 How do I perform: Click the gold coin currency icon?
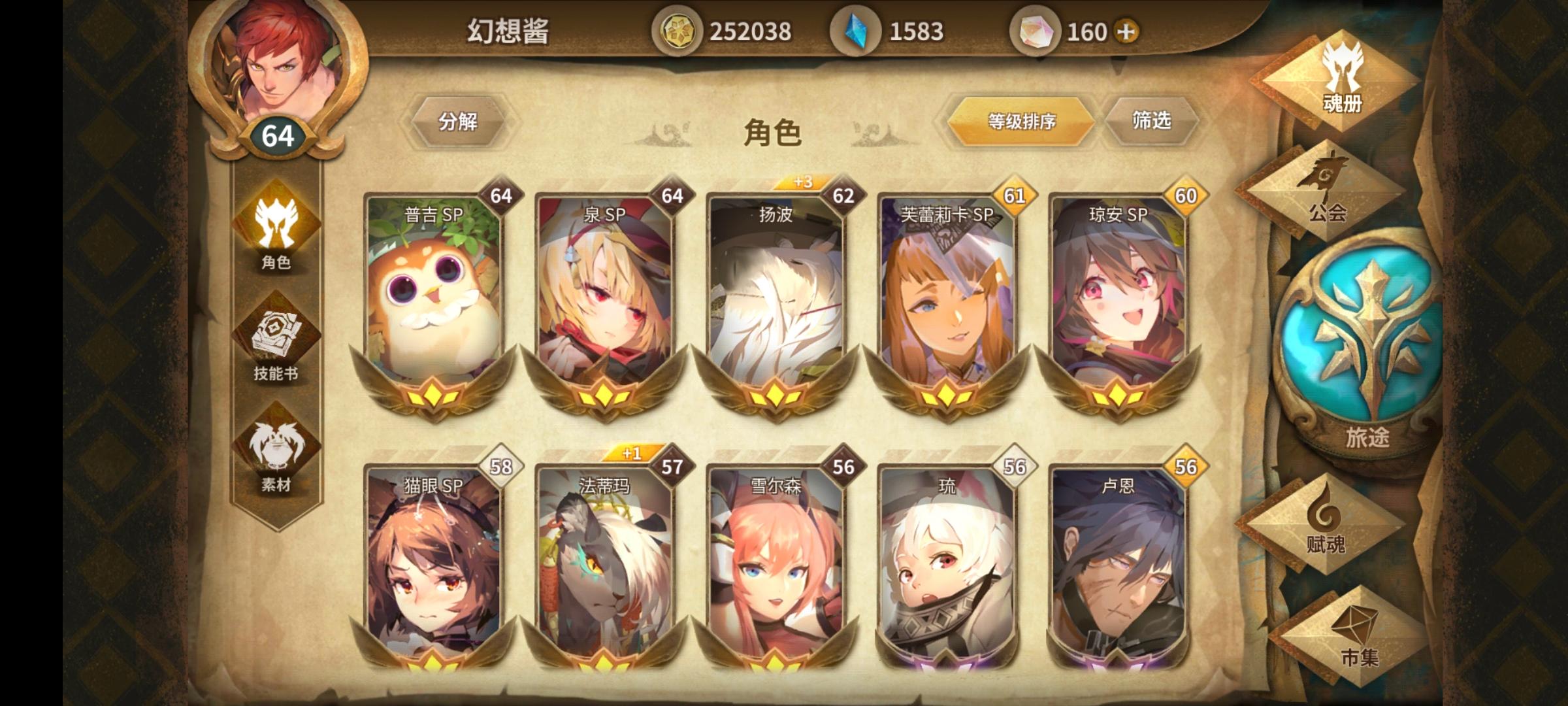(x=676, y=29)
